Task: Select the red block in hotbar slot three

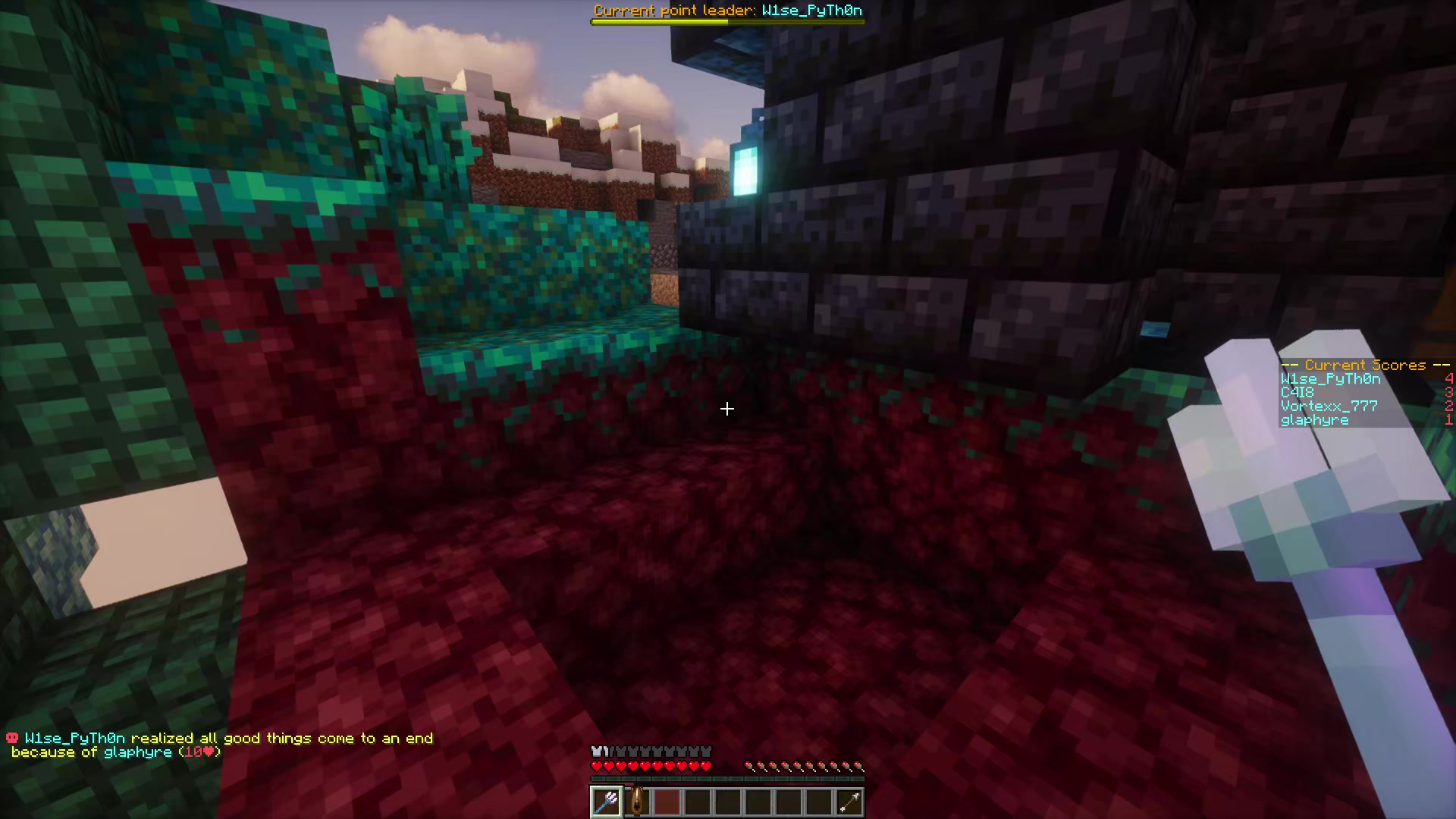Action: [667, 802]
